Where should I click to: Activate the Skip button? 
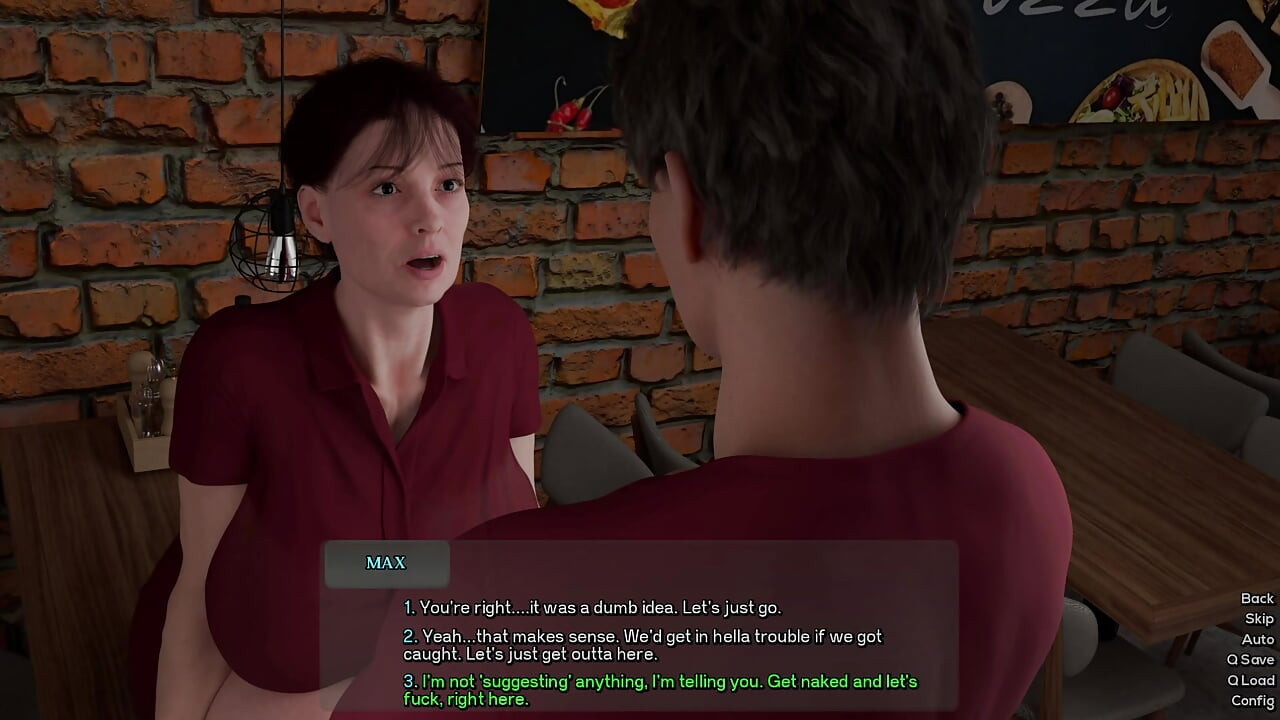pos(1259,619)
